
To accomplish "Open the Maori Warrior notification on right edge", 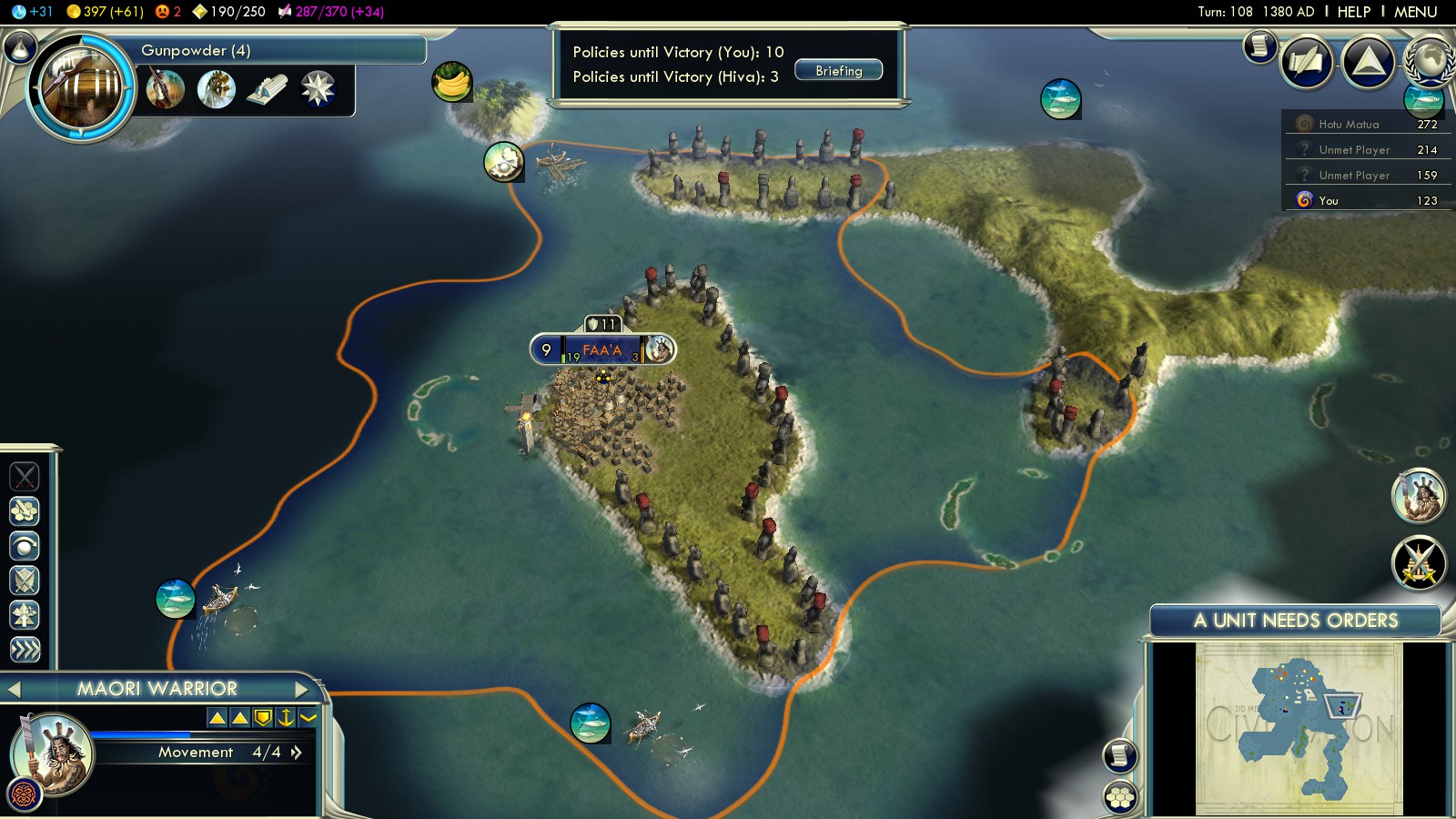I will [1418, 496].
